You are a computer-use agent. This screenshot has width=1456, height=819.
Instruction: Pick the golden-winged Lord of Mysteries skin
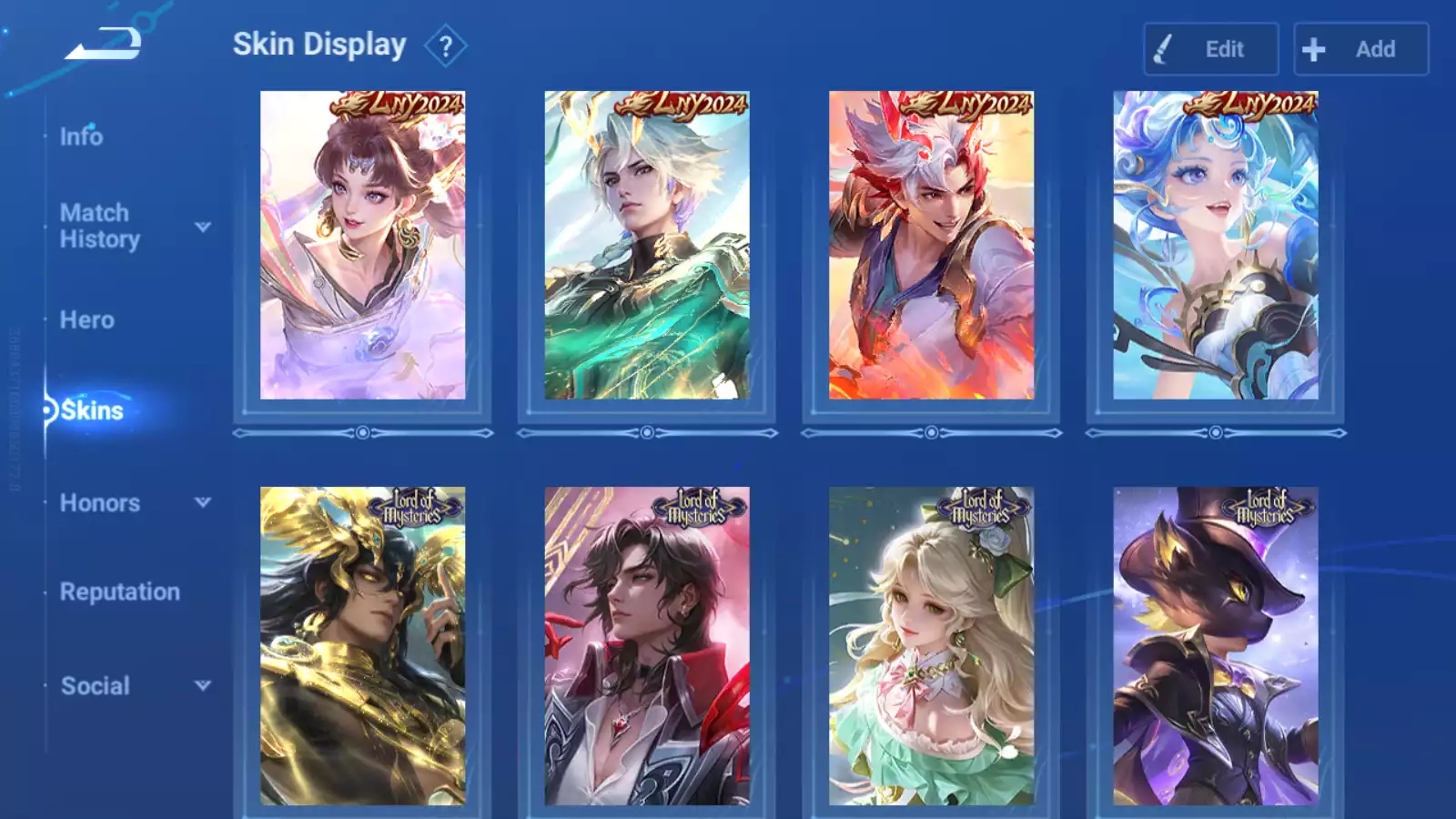coord(362,646)
